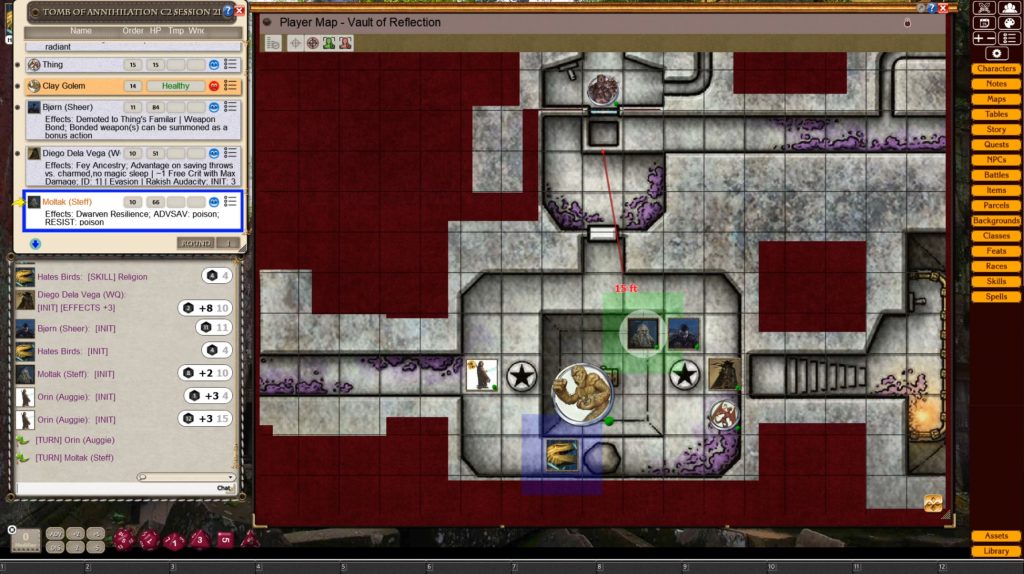This screenshot has height=574, width=1024.
Task: Click the blue next-actor arrow button
Action: click(x=35, y=243)
